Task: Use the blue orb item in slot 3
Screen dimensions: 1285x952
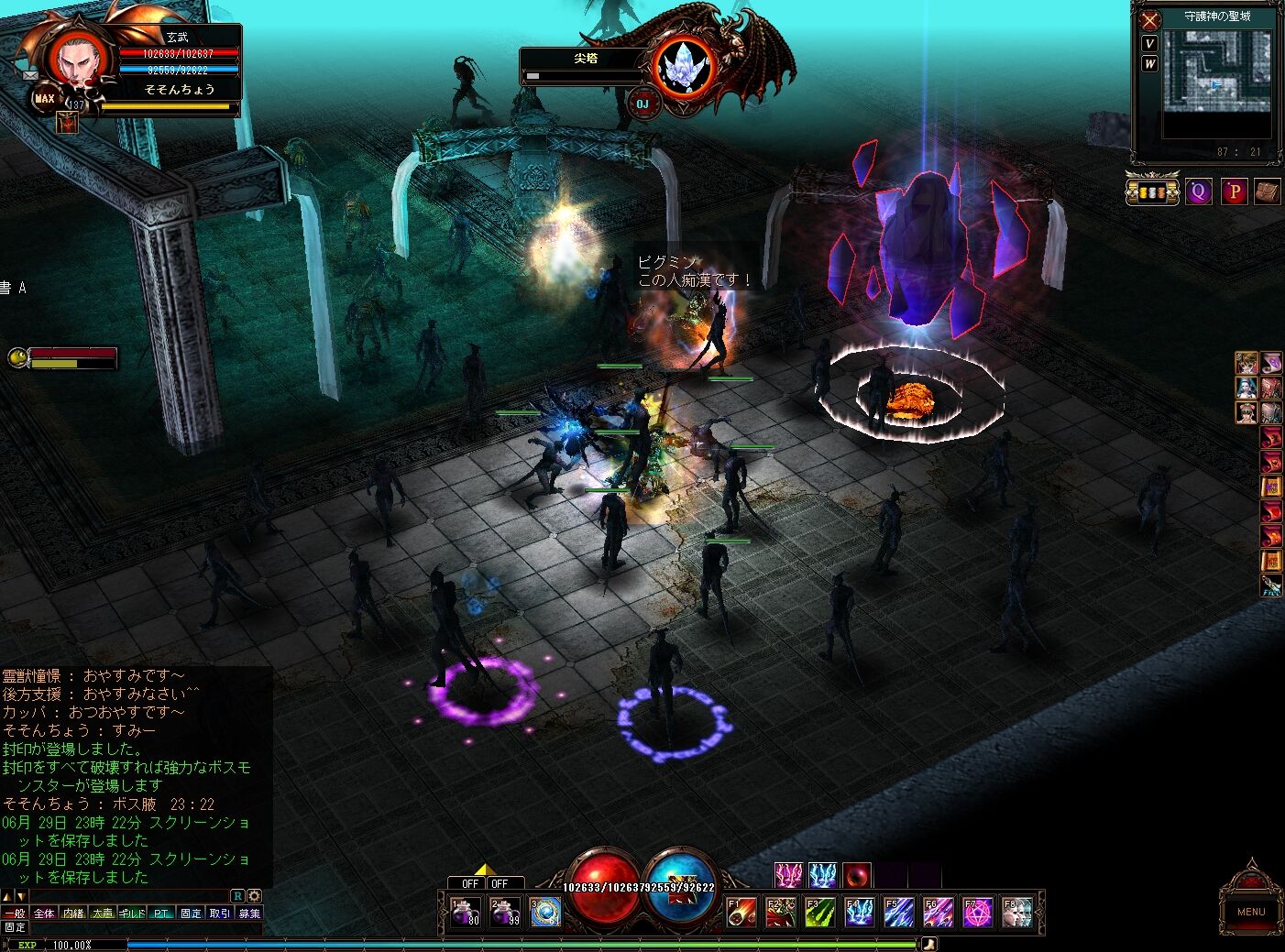Action: tap(545, 913)
